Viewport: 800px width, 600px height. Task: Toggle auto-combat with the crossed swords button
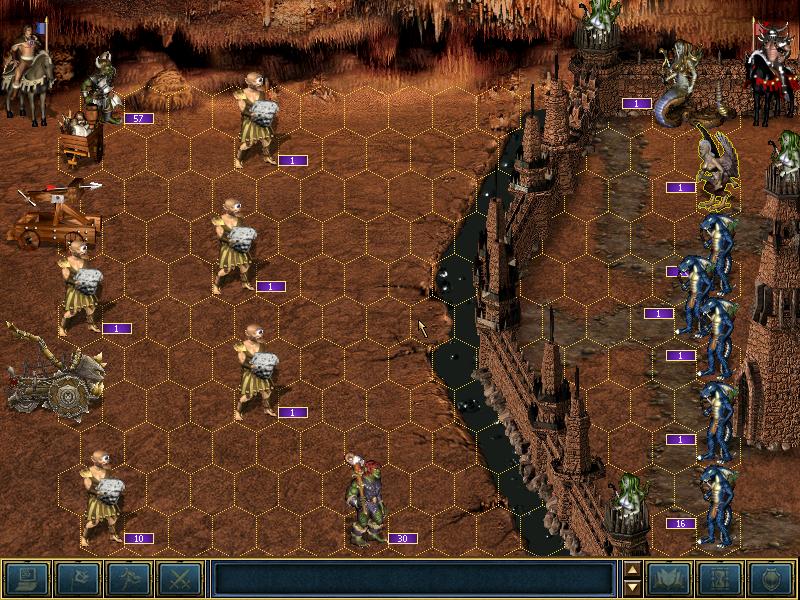[179, 579]
